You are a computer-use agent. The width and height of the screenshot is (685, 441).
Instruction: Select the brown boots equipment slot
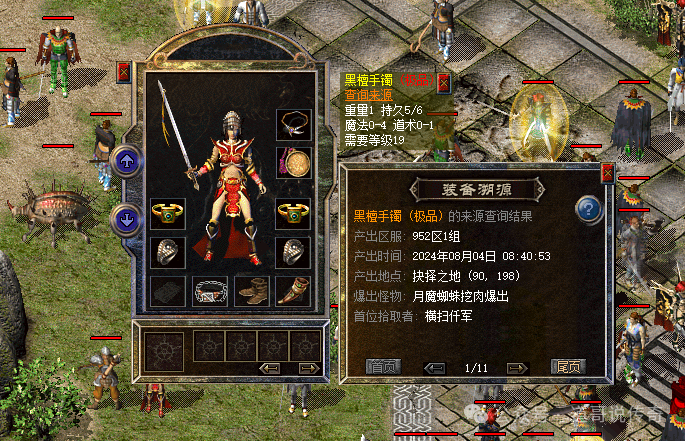coord(251,291)
